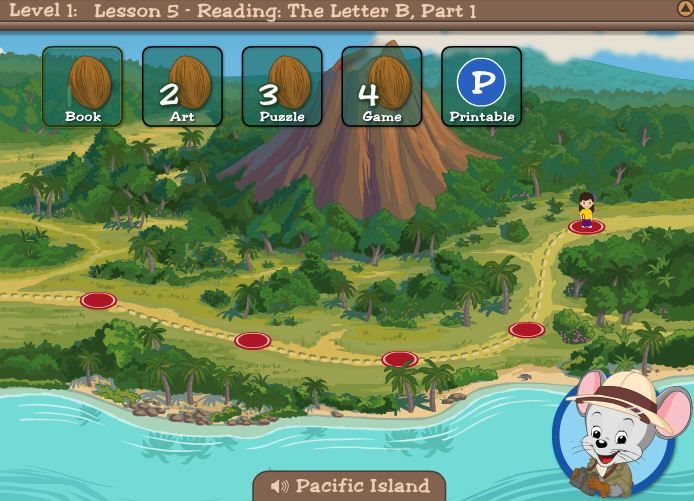The width and height of the screenshot is (694, 501).
Task: Choose the Puzzle activity tile
Action: pos(282,87)
